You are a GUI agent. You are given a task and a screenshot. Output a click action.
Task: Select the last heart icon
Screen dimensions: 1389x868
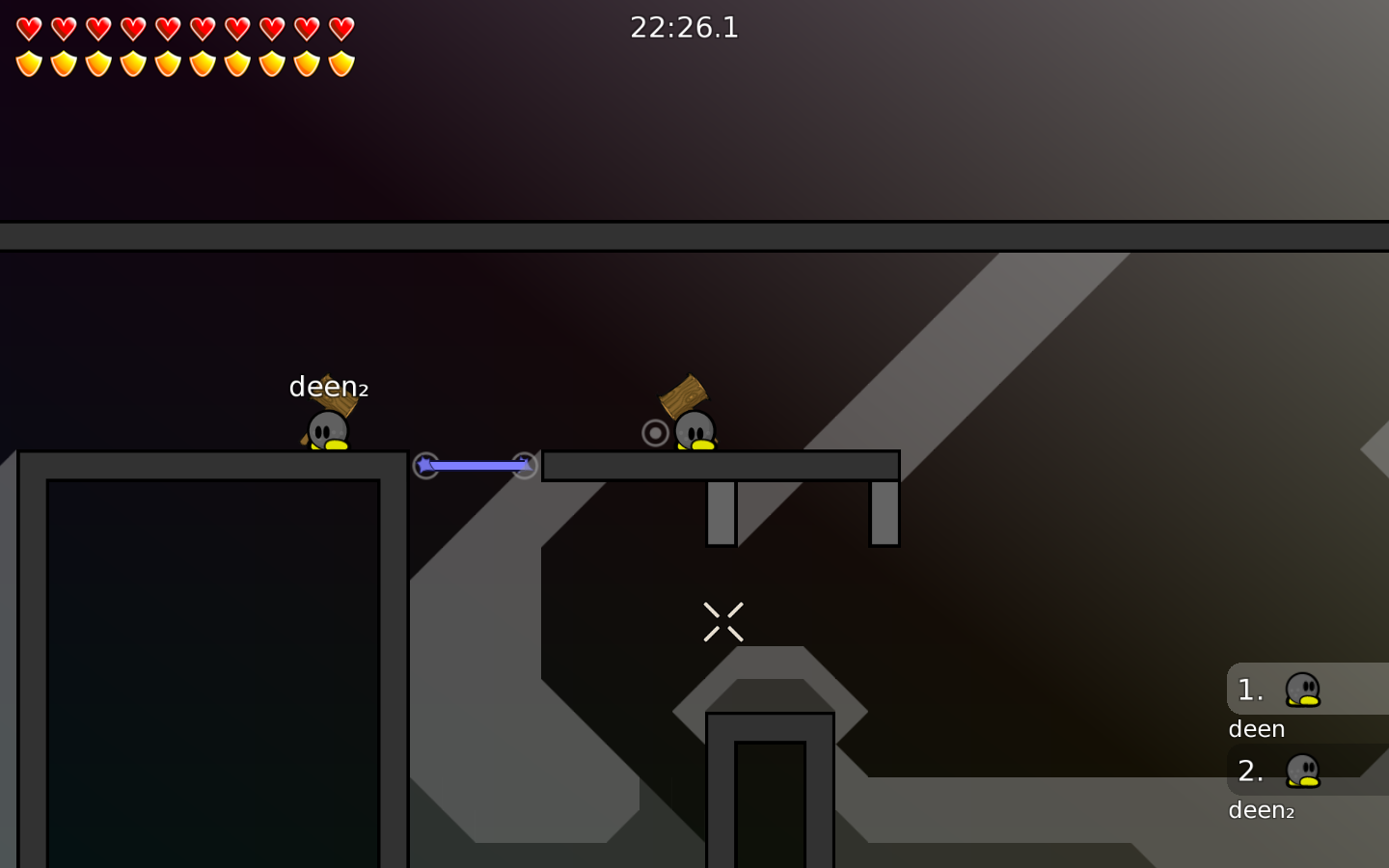point(340,29)
